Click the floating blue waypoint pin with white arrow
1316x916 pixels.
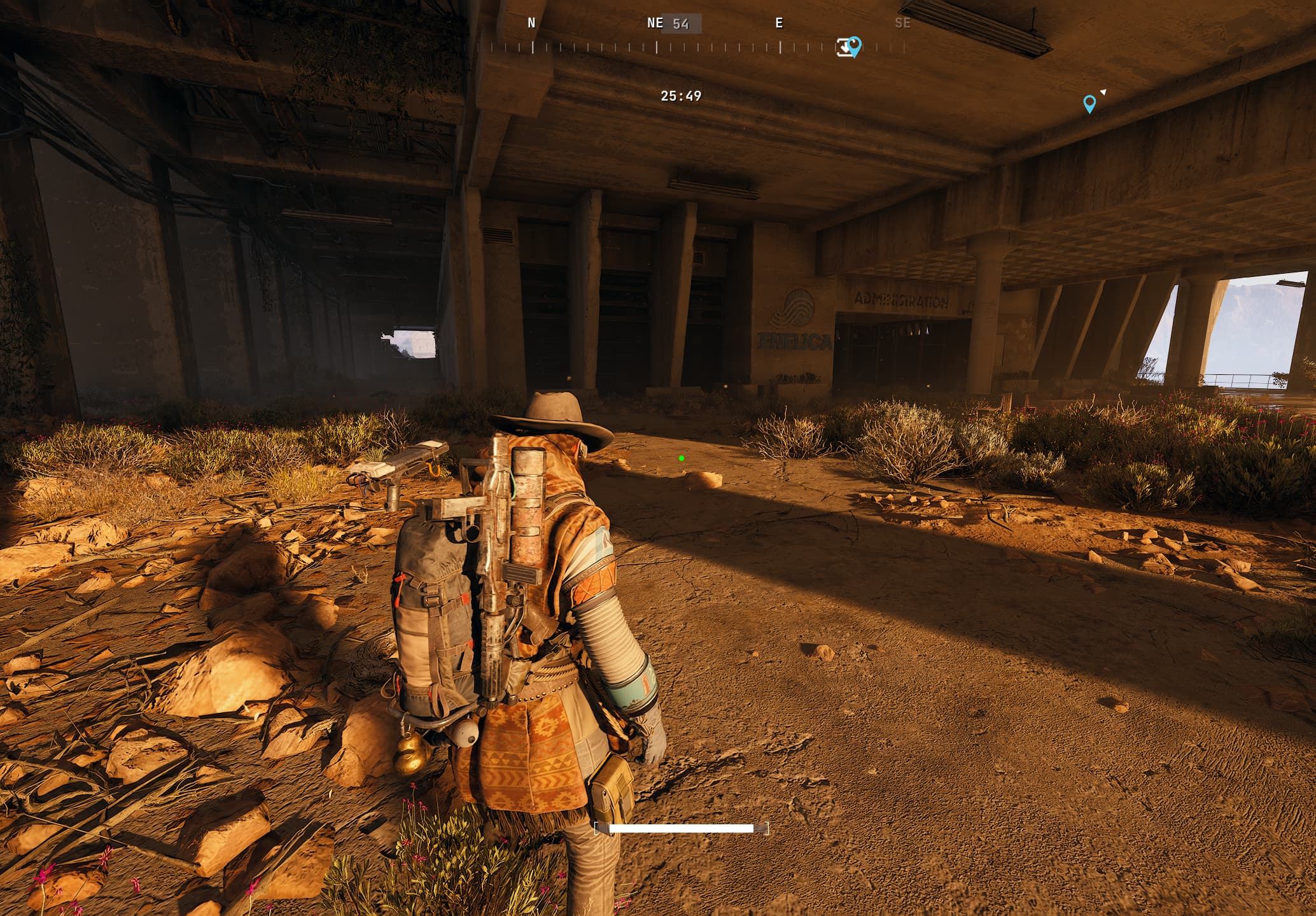click(x=1089, y=103)
